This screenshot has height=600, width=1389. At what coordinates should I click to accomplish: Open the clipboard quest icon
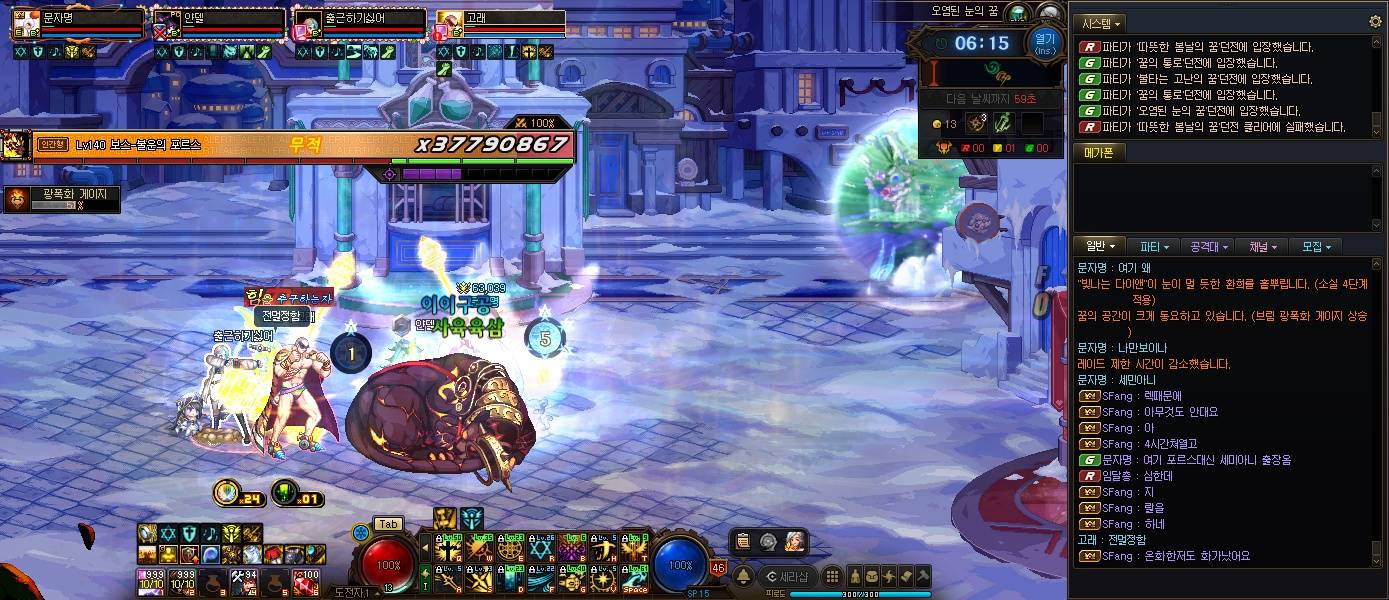click(742, 541)
